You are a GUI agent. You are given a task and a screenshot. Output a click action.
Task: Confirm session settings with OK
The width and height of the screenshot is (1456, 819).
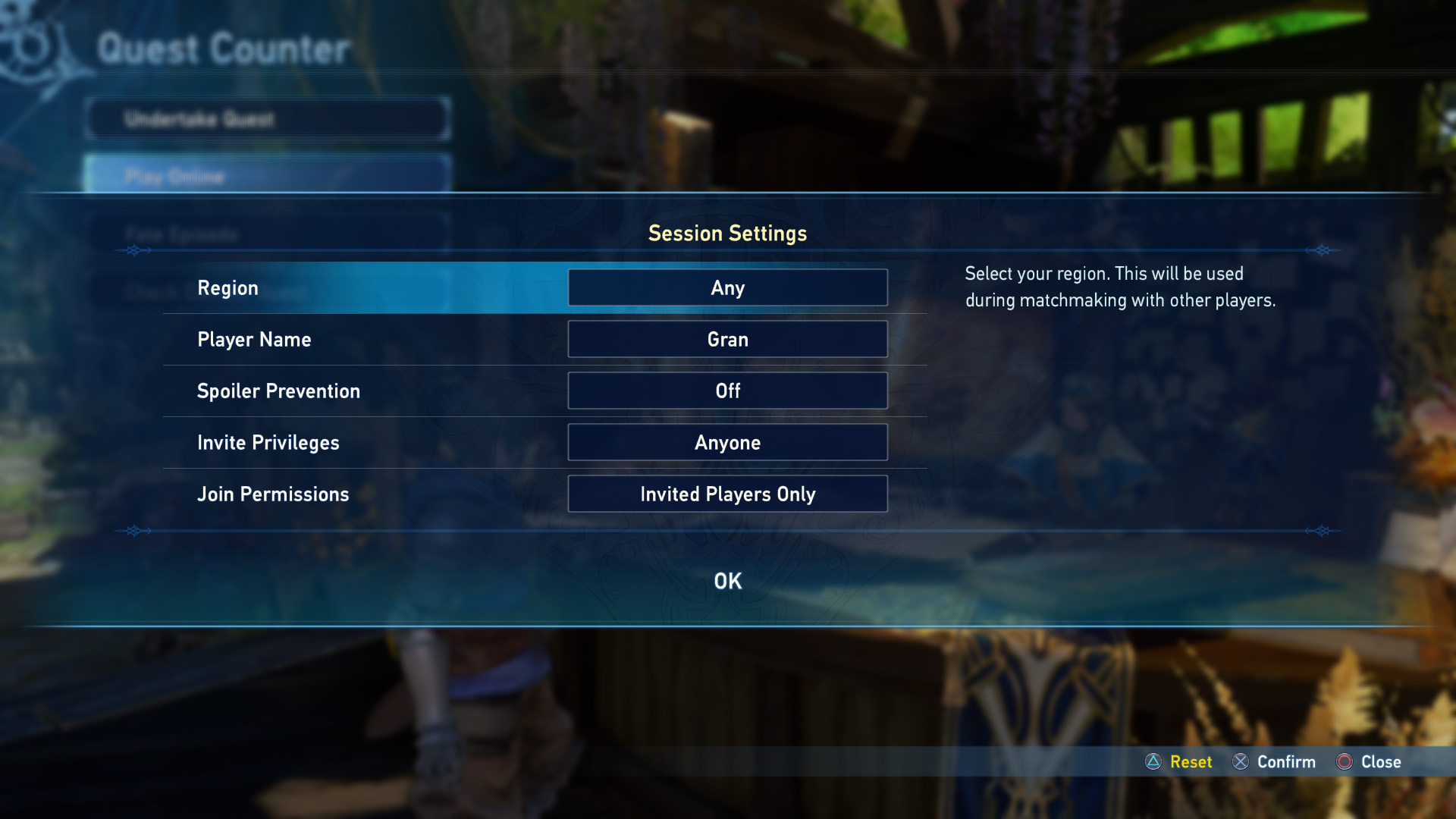(x=727, y=581)
